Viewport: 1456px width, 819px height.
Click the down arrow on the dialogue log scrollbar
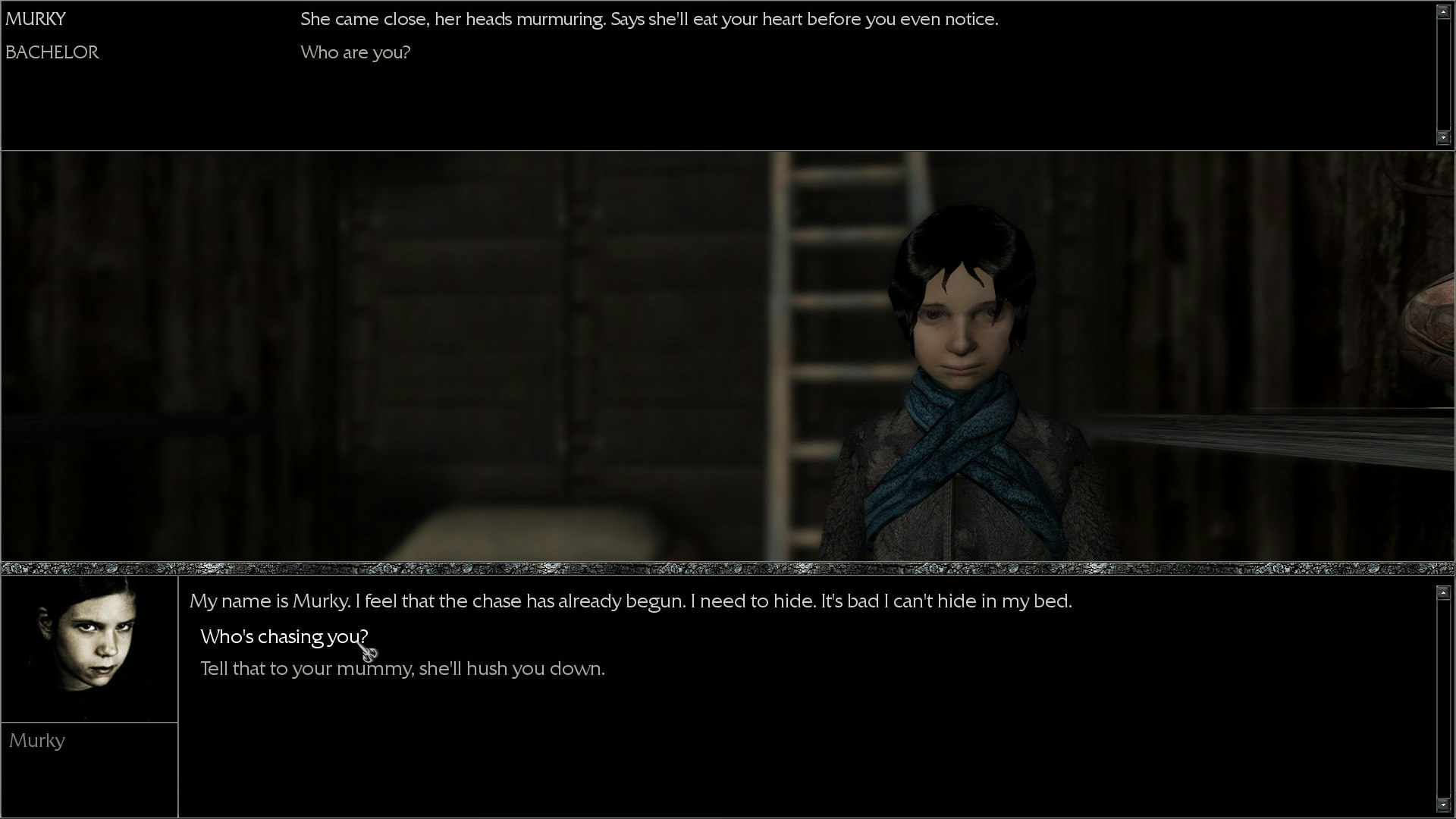(x=1442, y=138)
